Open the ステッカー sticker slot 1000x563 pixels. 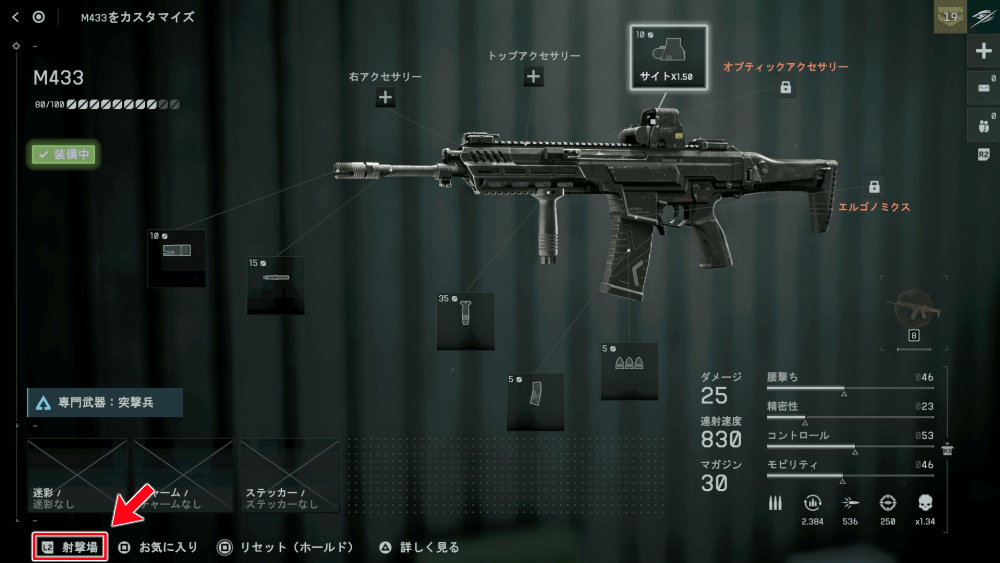tap(290, 476)
